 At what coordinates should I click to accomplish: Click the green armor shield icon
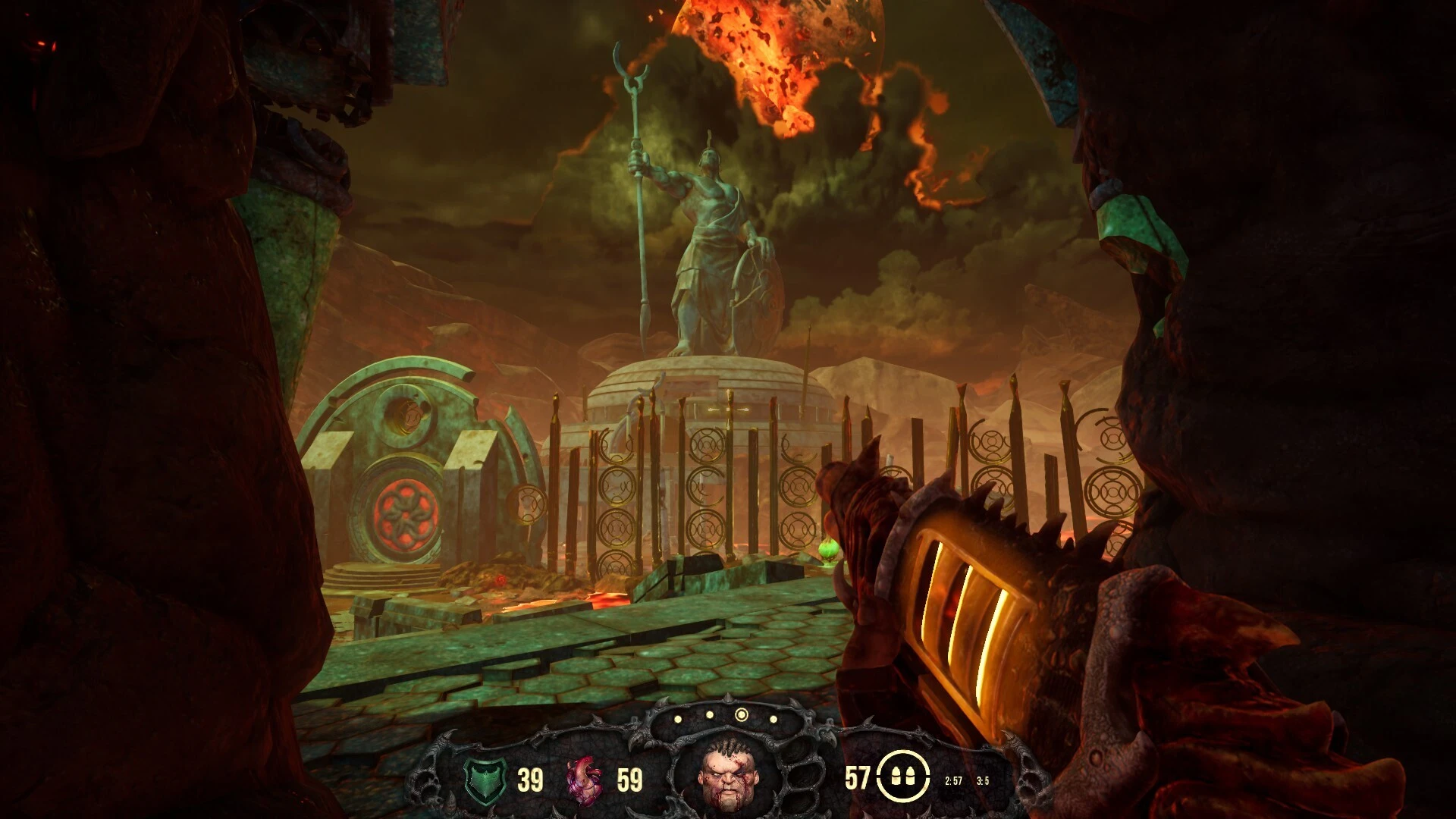(485, 780)
